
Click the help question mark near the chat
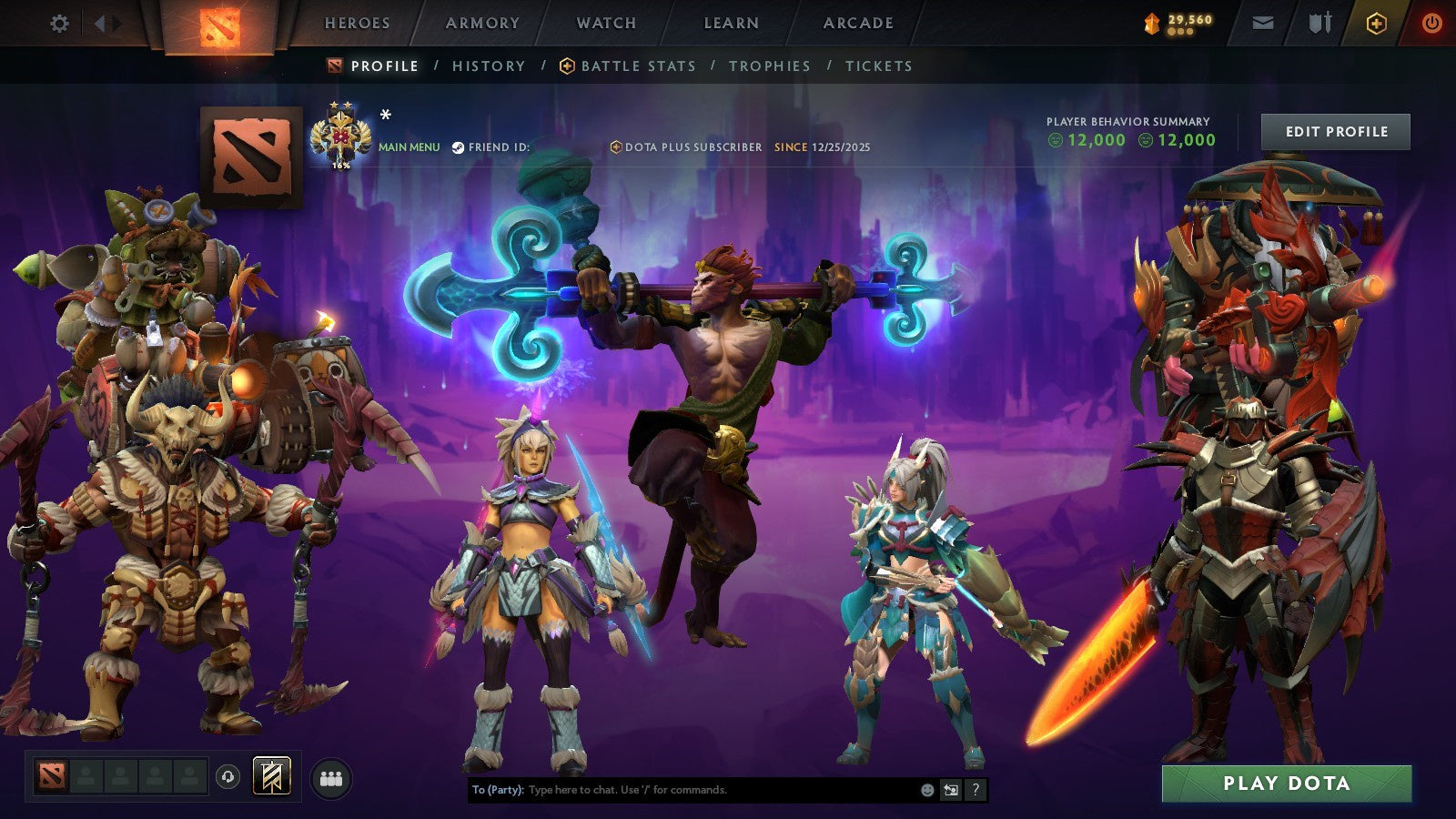click(976, 790)
